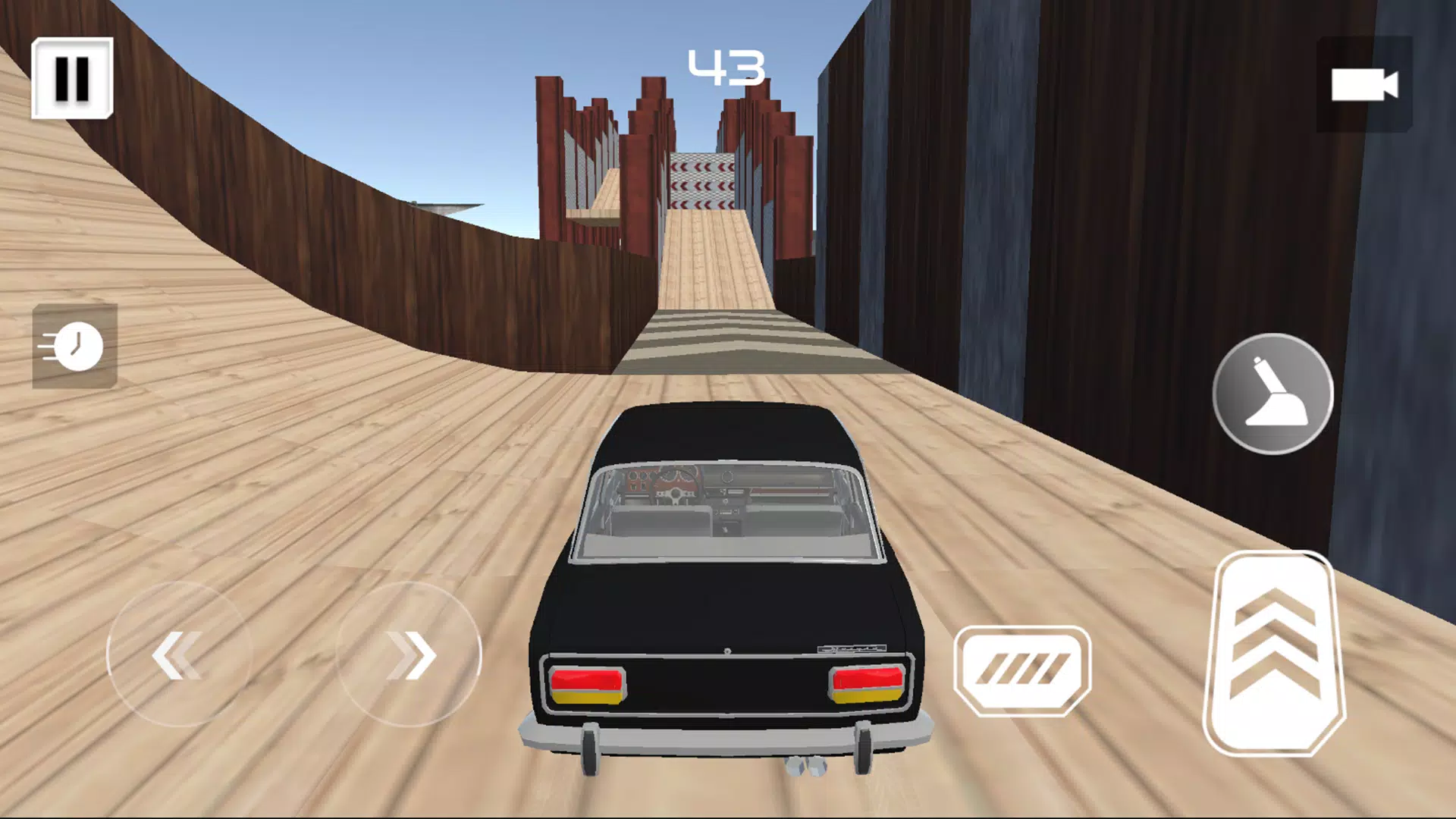This screenshot has width=1456, height=819.
Task: Toggle the gear shift control
Action: tap(1272, 394)
